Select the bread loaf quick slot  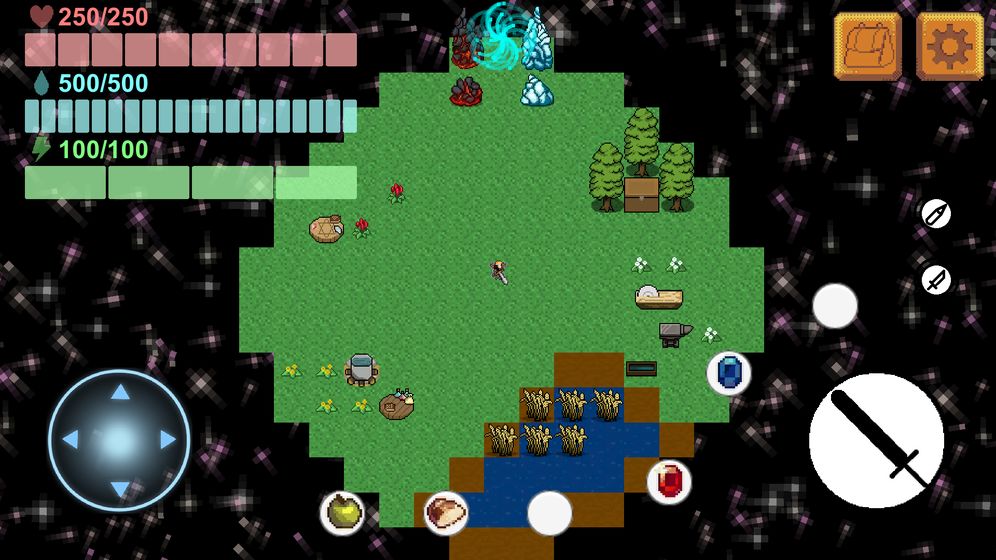tap(446, 512)
